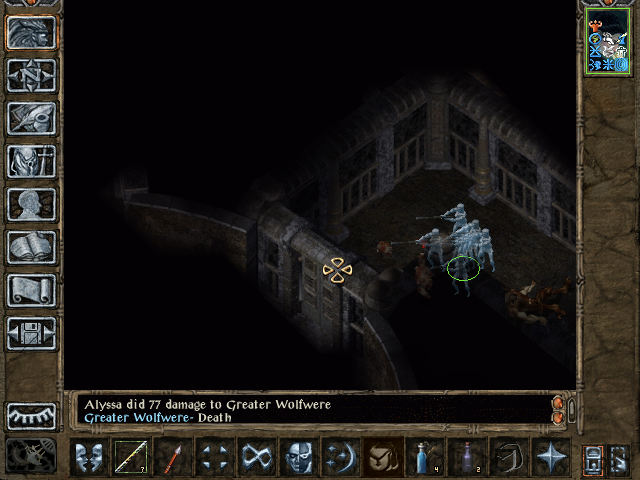Click the closed-eye rest button
This screenshot has height=480, width=640.
tap(32, 415)
